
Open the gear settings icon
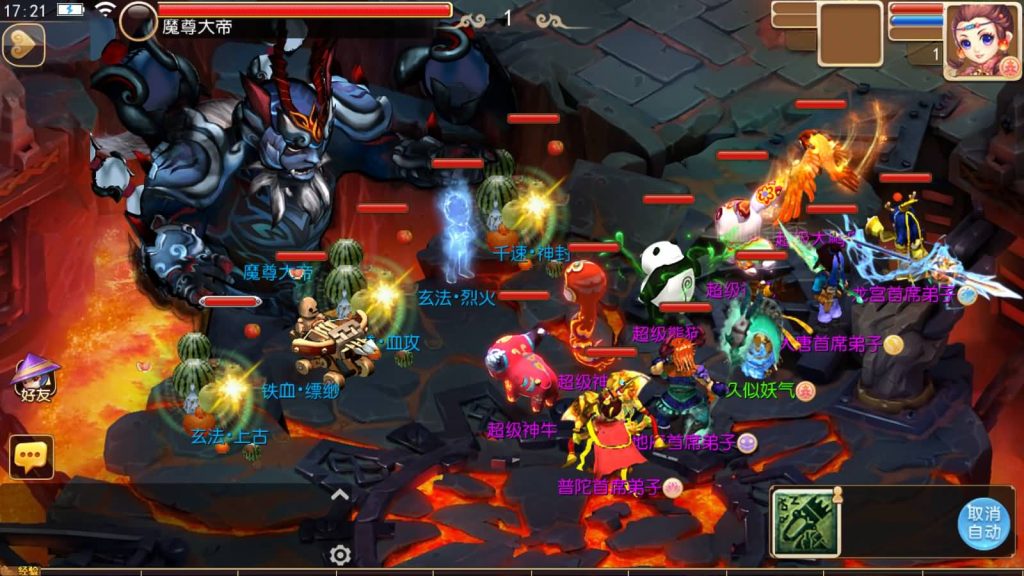point(340,555)
